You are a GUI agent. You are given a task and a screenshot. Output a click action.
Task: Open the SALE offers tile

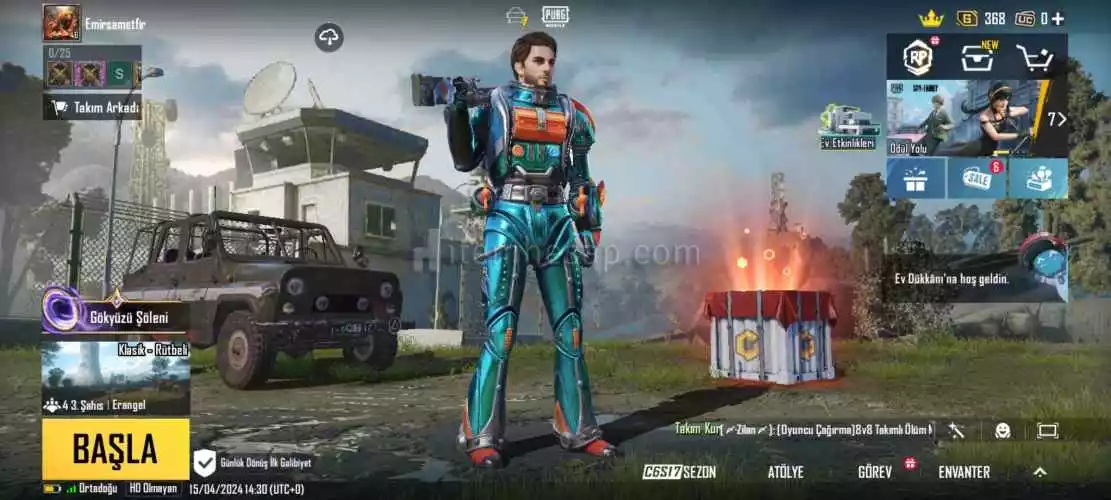click(976, 178)
